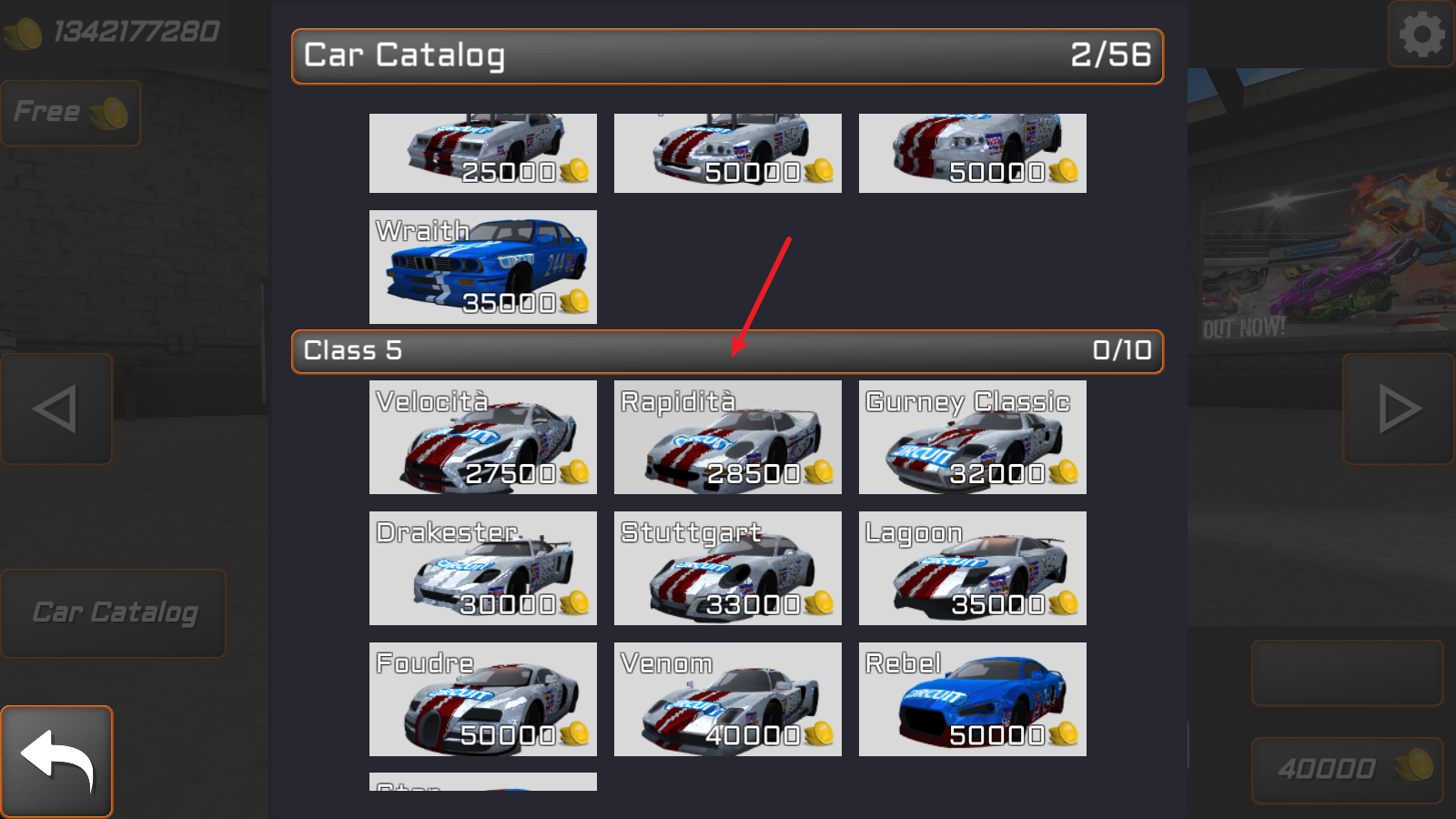
Task: Toggle selection of the Stuttgart car
Action: pyautogui.click(x=727, y=568)
